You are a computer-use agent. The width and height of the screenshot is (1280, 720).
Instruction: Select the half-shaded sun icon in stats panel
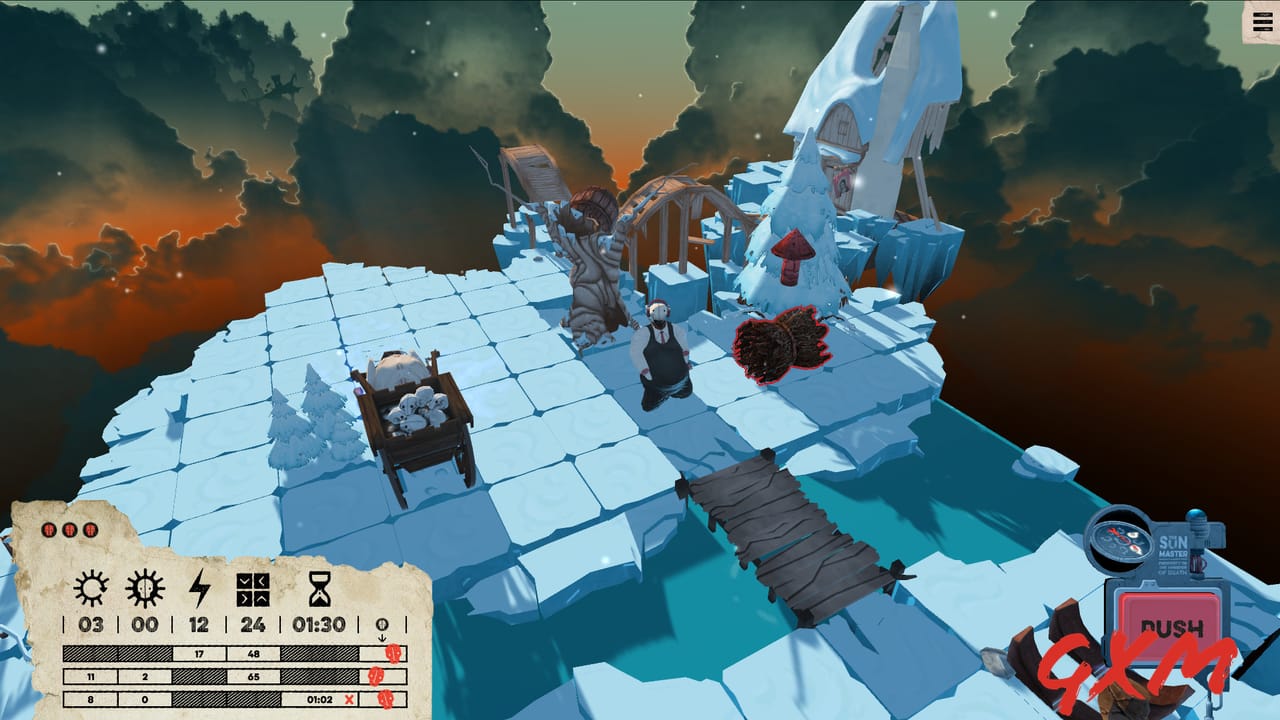tap(143, 586)
